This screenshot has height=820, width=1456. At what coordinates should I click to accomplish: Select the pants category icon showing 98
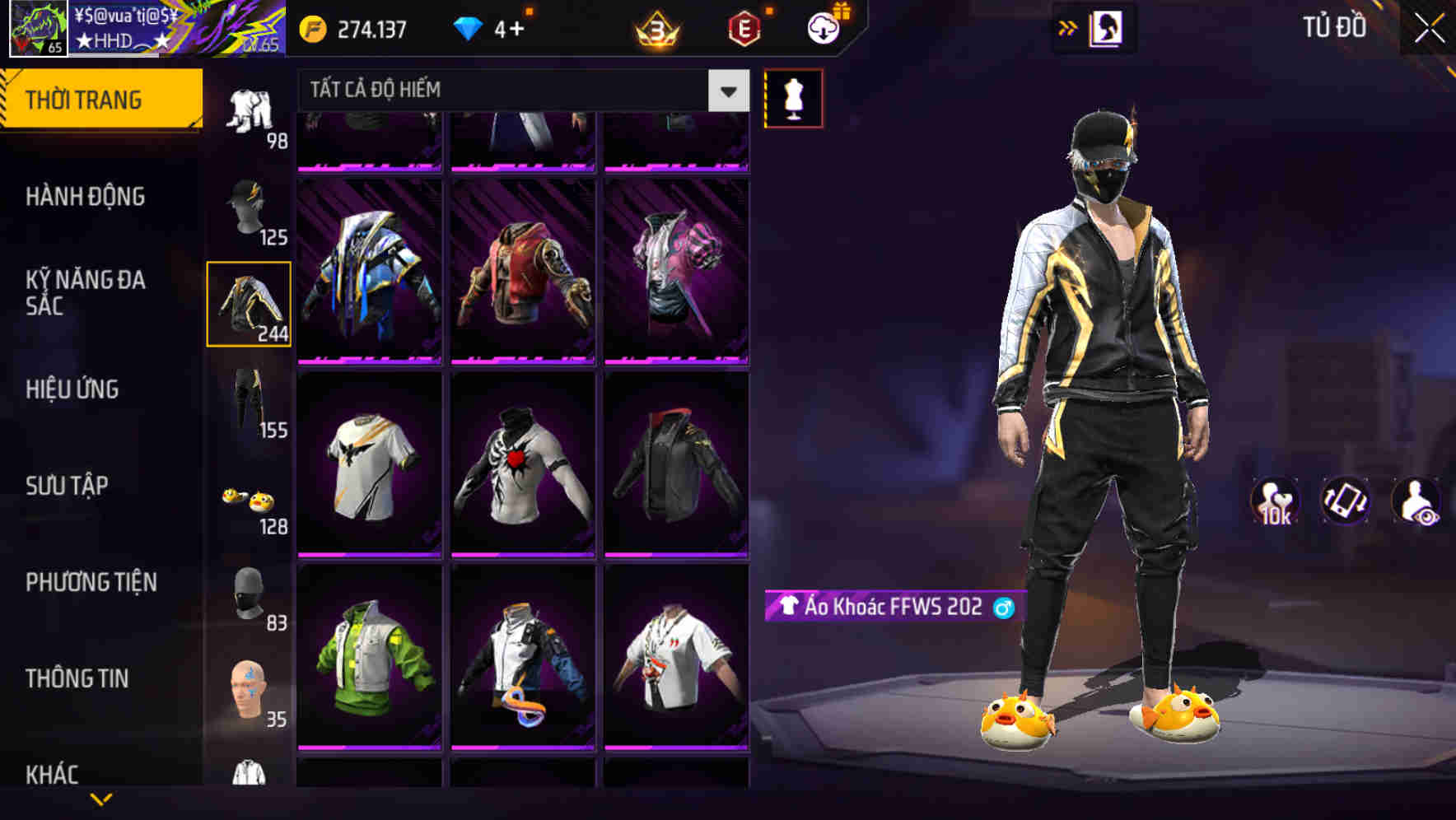(249, 111)
